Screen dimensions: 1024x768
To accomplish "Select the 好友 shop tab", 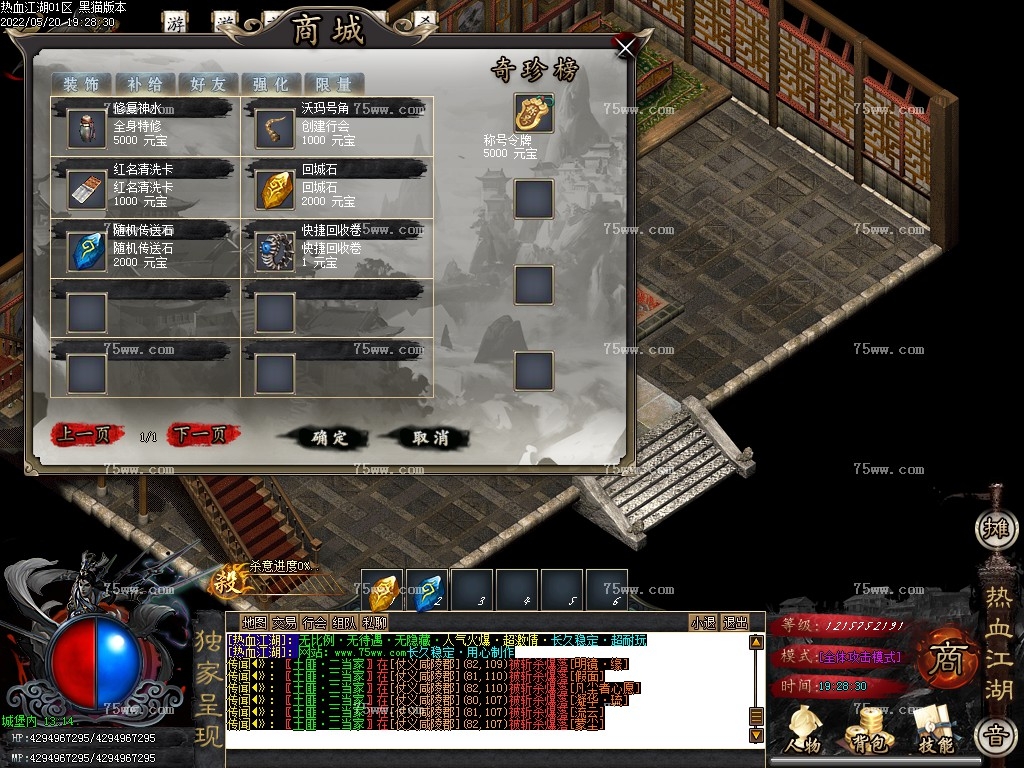I will [x=208, y=84].
